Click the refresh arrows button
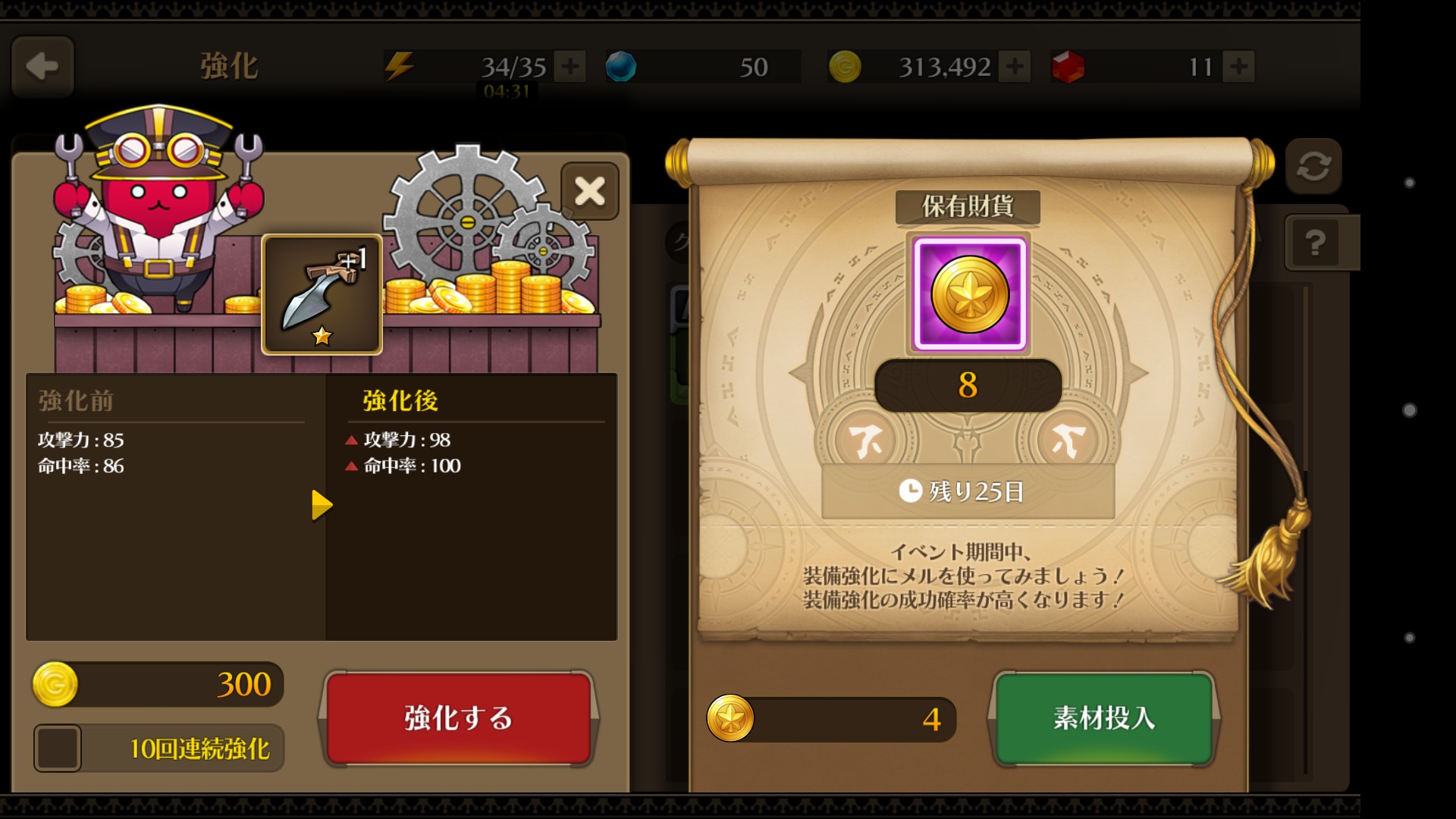The width and height of the screenshot is (1456, 819). (1313, 166)
